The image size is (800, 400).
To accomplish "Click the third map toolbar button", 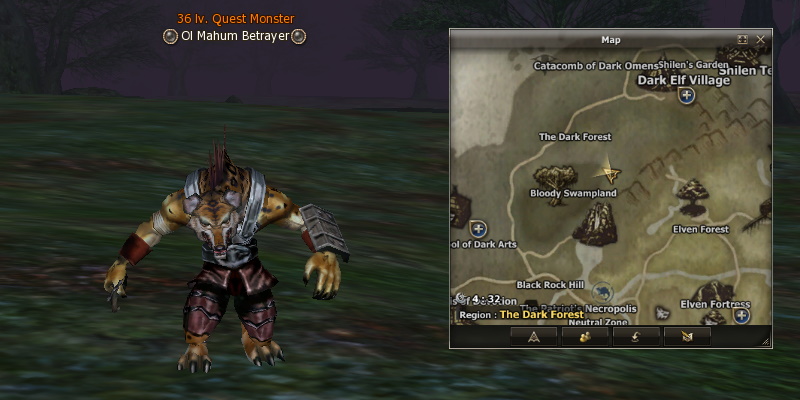I will coord(636,336).
